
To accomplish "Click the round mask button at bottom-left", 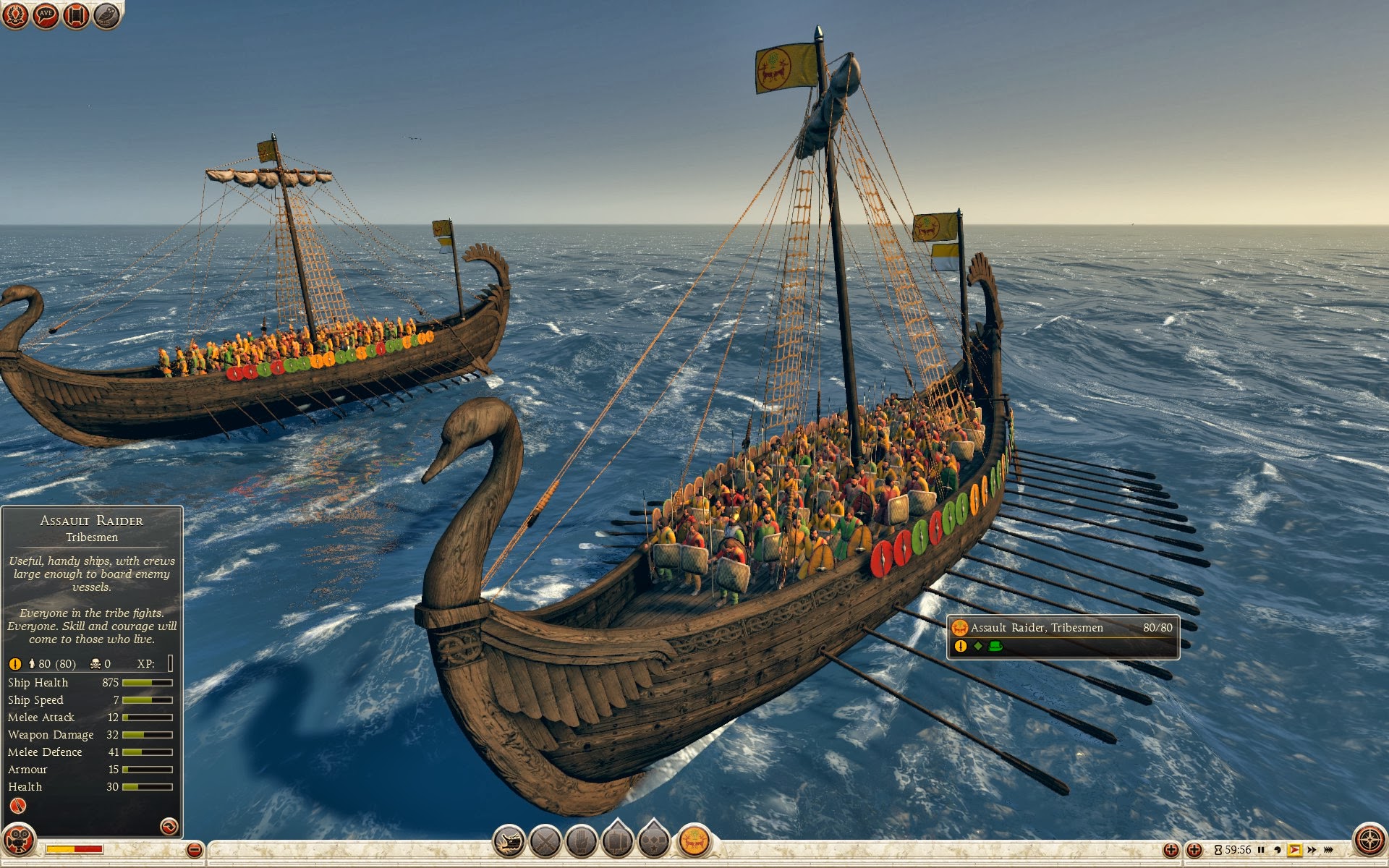I will 17,841.
